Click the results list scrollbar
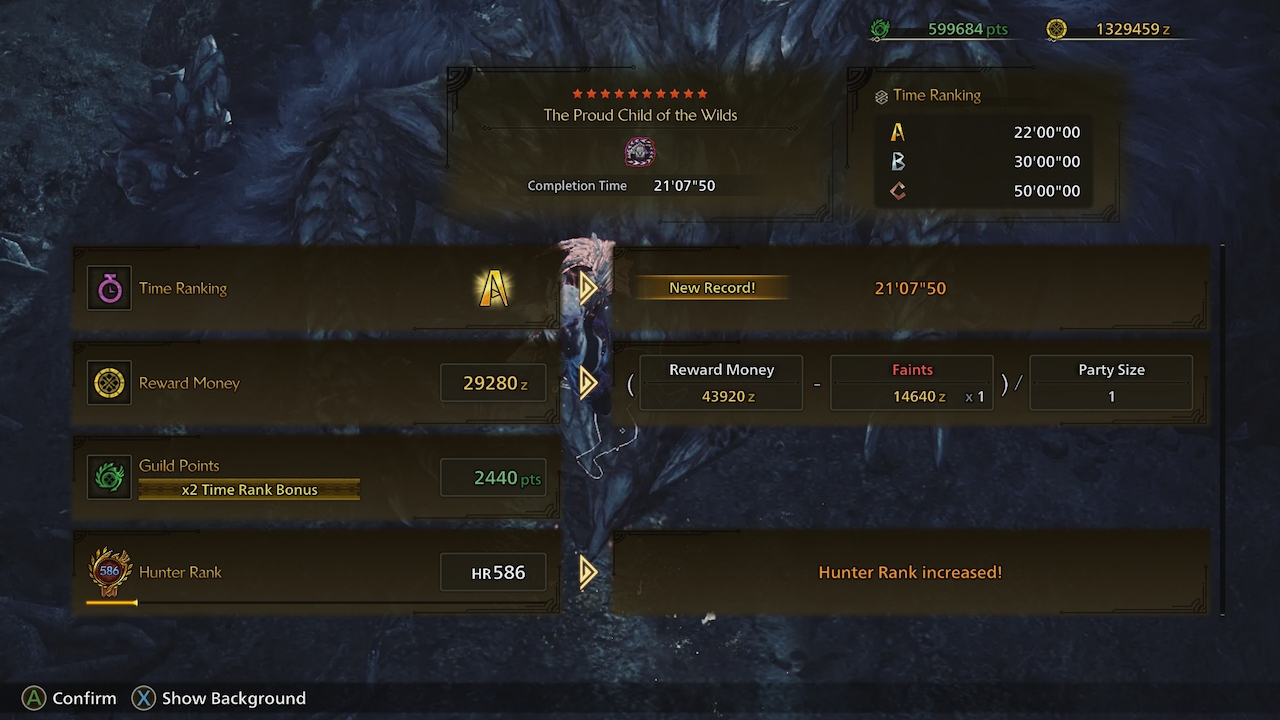1280x720 pixels. click(x=1222, y=430)
